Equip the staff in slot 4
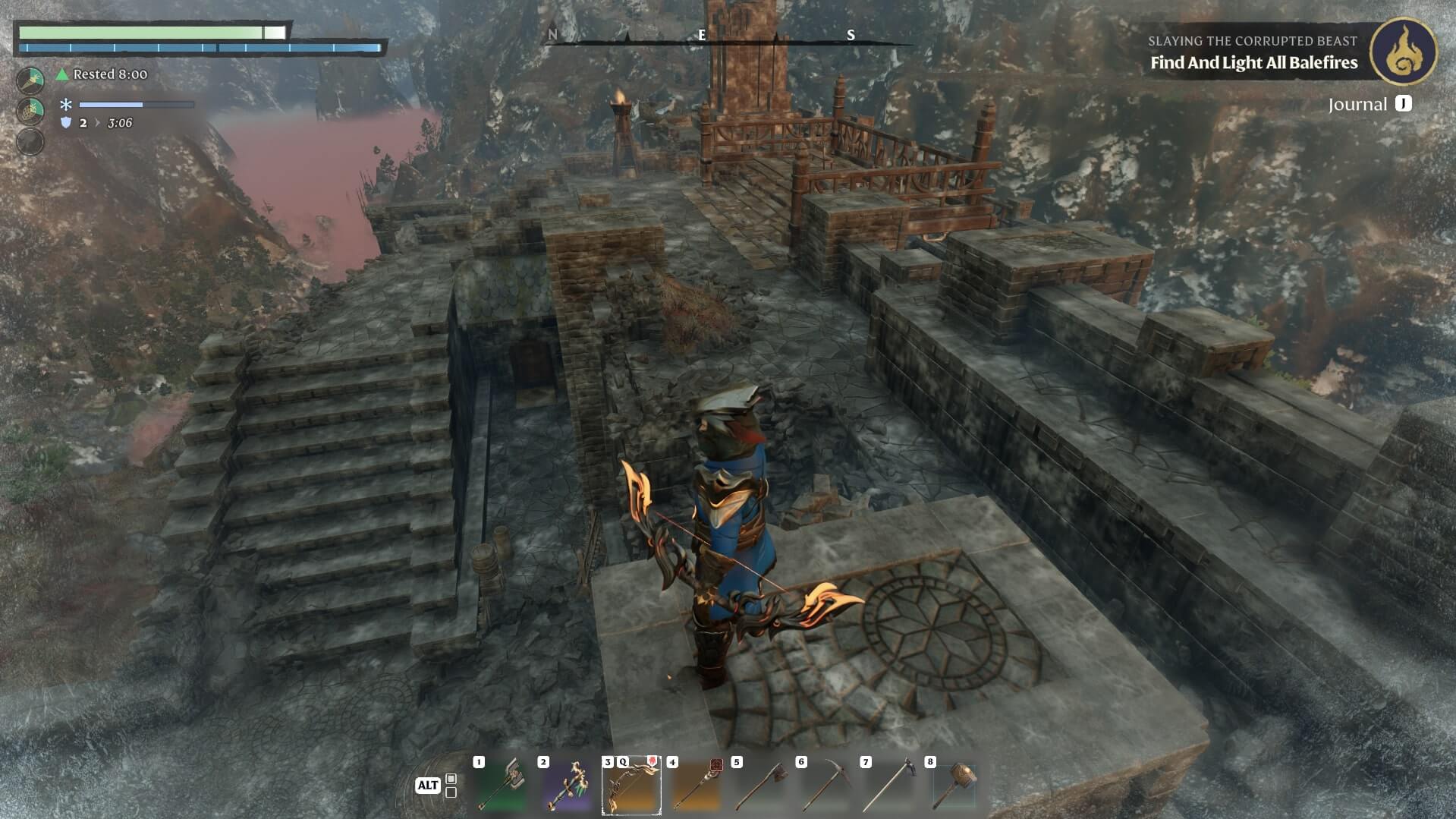The image size is (1456, 819). [696, 786]
